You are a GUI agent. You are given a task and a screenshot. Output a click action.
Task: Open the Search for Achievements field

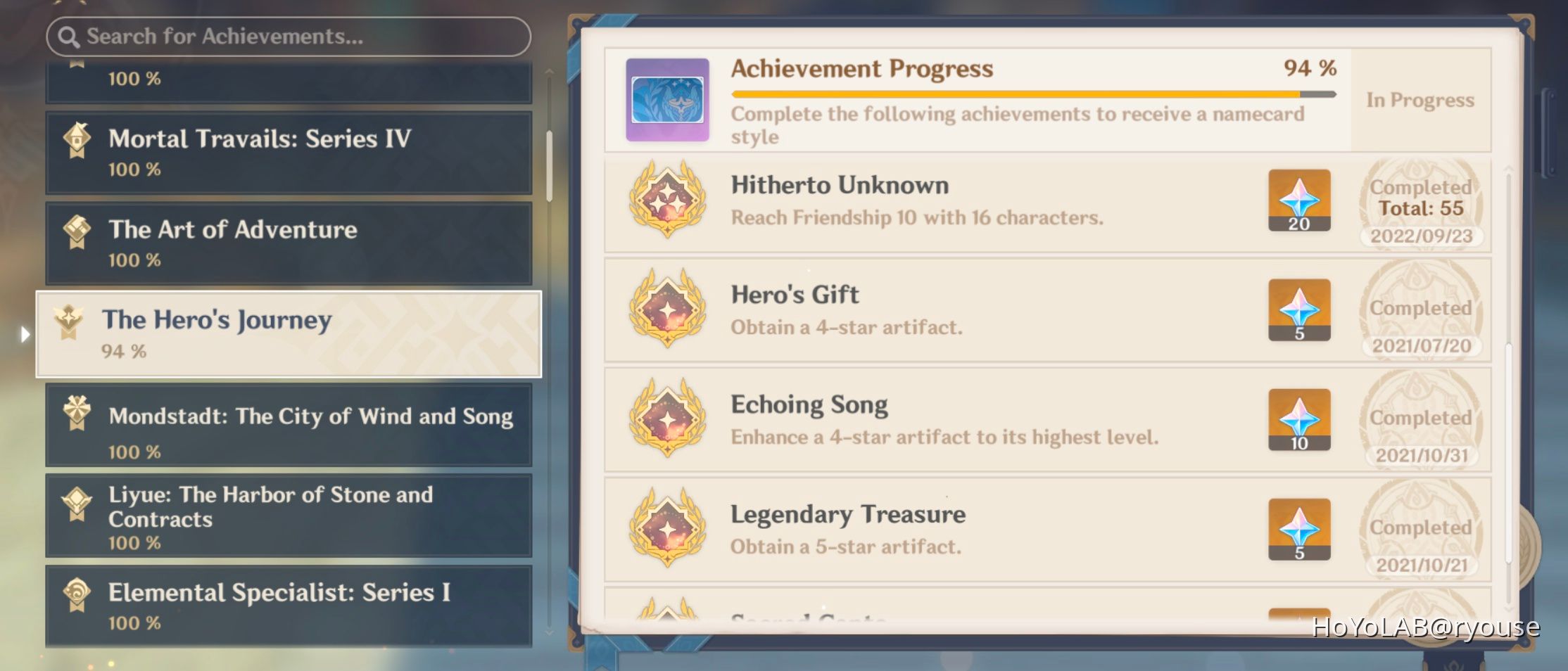point(287,35)
